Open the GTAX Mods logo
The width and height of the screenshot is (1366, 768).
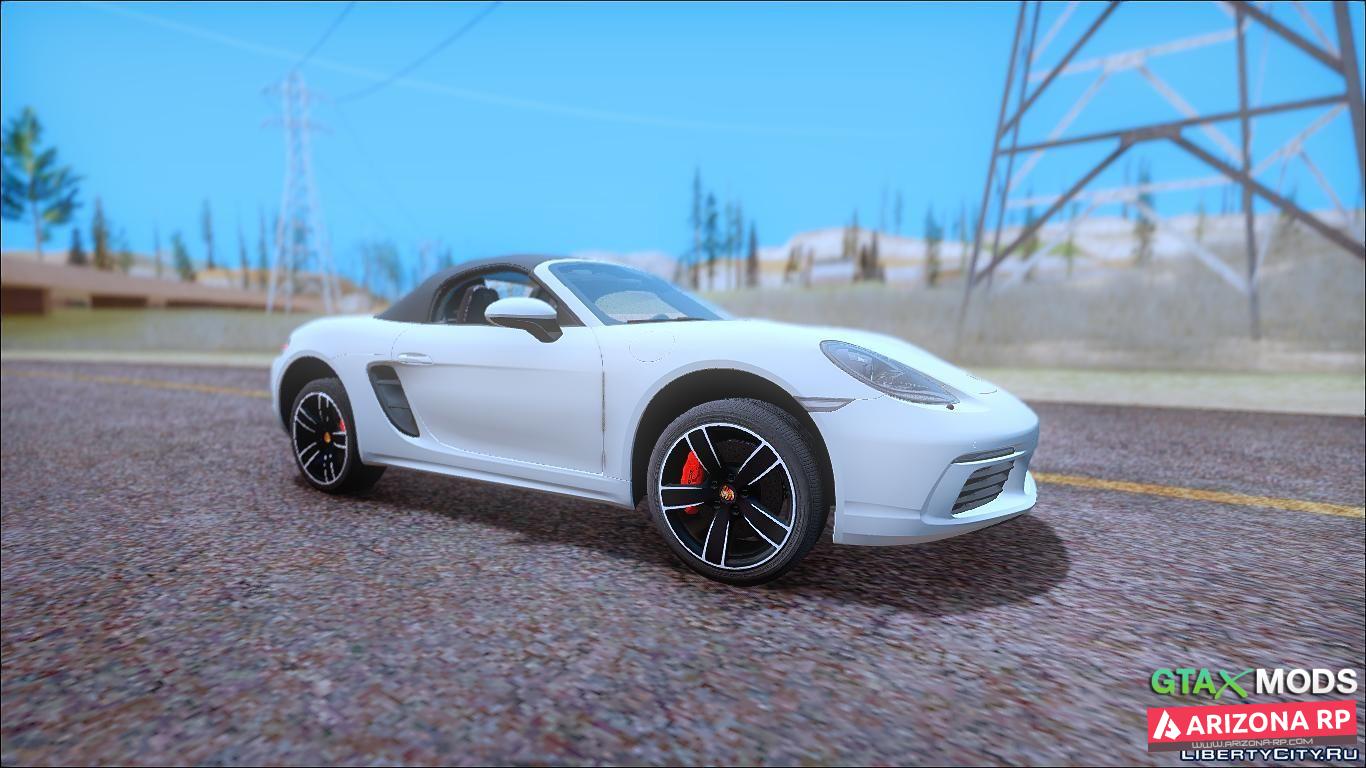1253,683
